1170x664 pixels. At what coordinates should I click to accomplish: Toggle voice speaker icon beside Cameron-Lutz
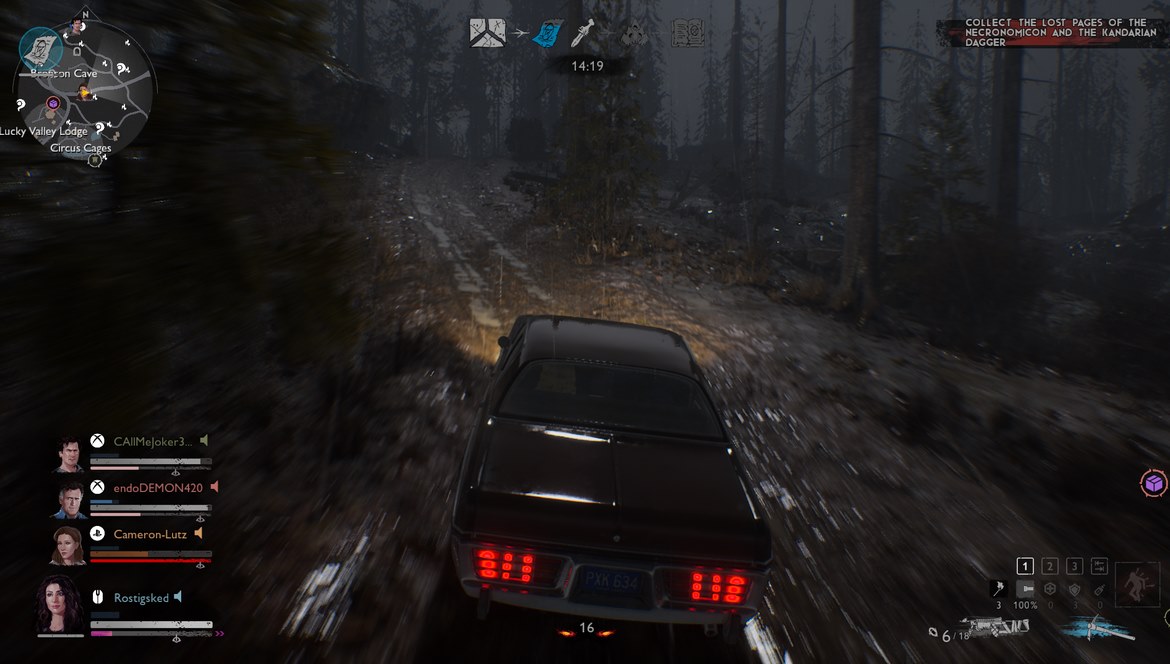tap(199, 534)
